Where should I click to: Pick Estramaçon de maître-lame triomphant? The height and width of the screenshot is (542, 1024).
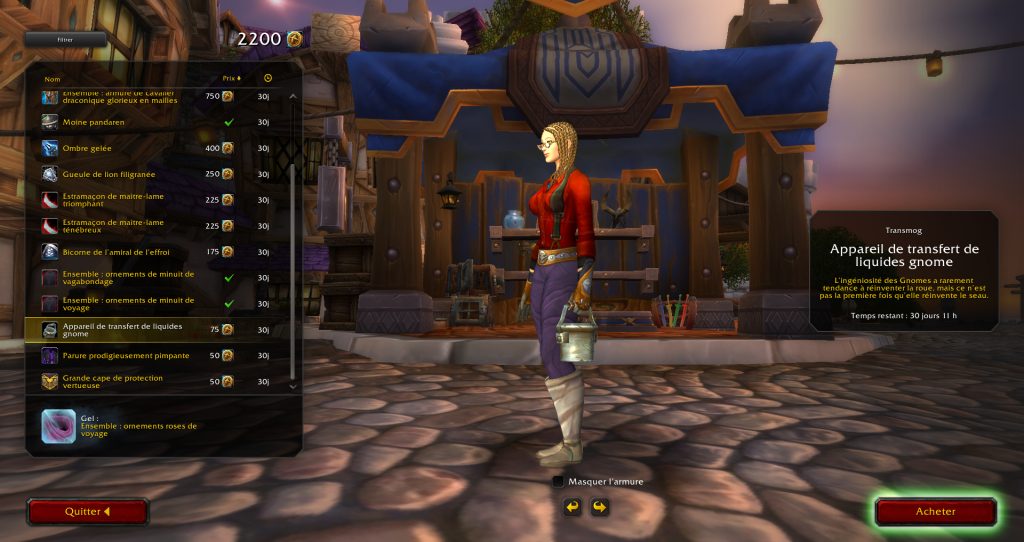click(x=150, y=200)
